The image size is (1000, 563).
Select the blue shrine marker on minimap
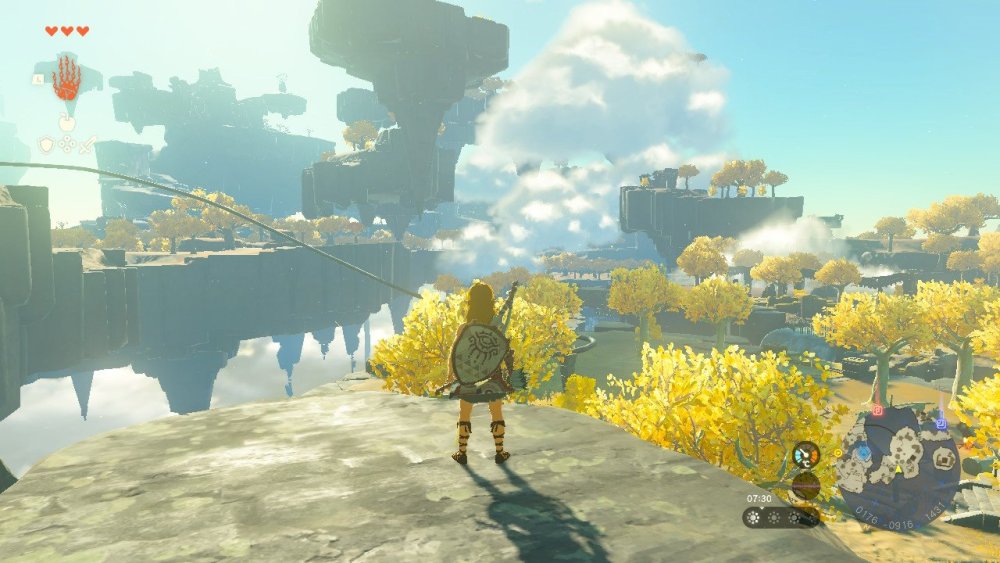click(x=940, y=424)
